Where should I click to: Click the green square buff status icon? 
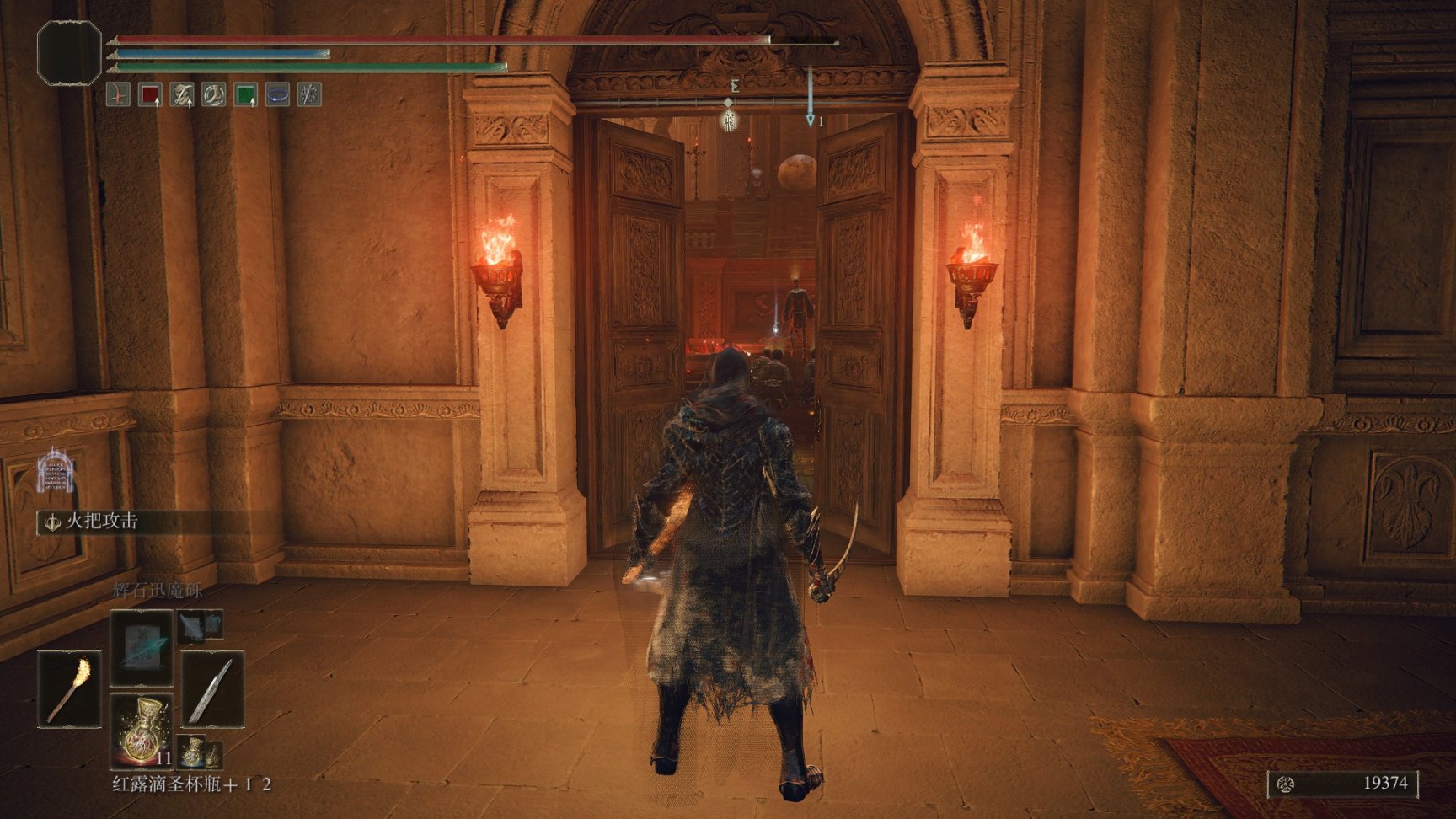click(x=245, y=95)
